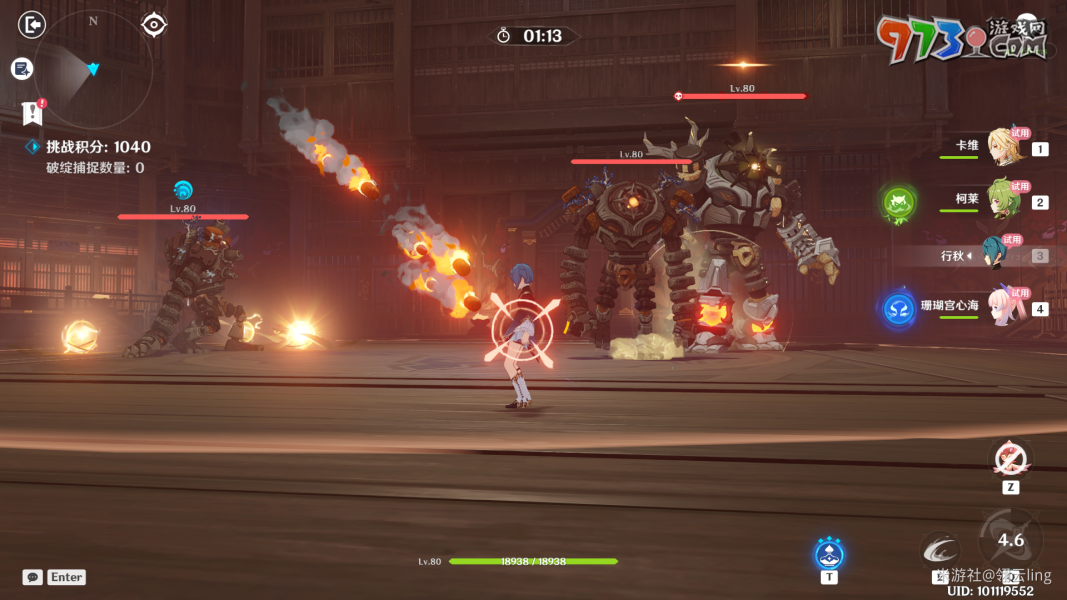Activate the disabled gadget icon above Z

[x=1010, y=459]
